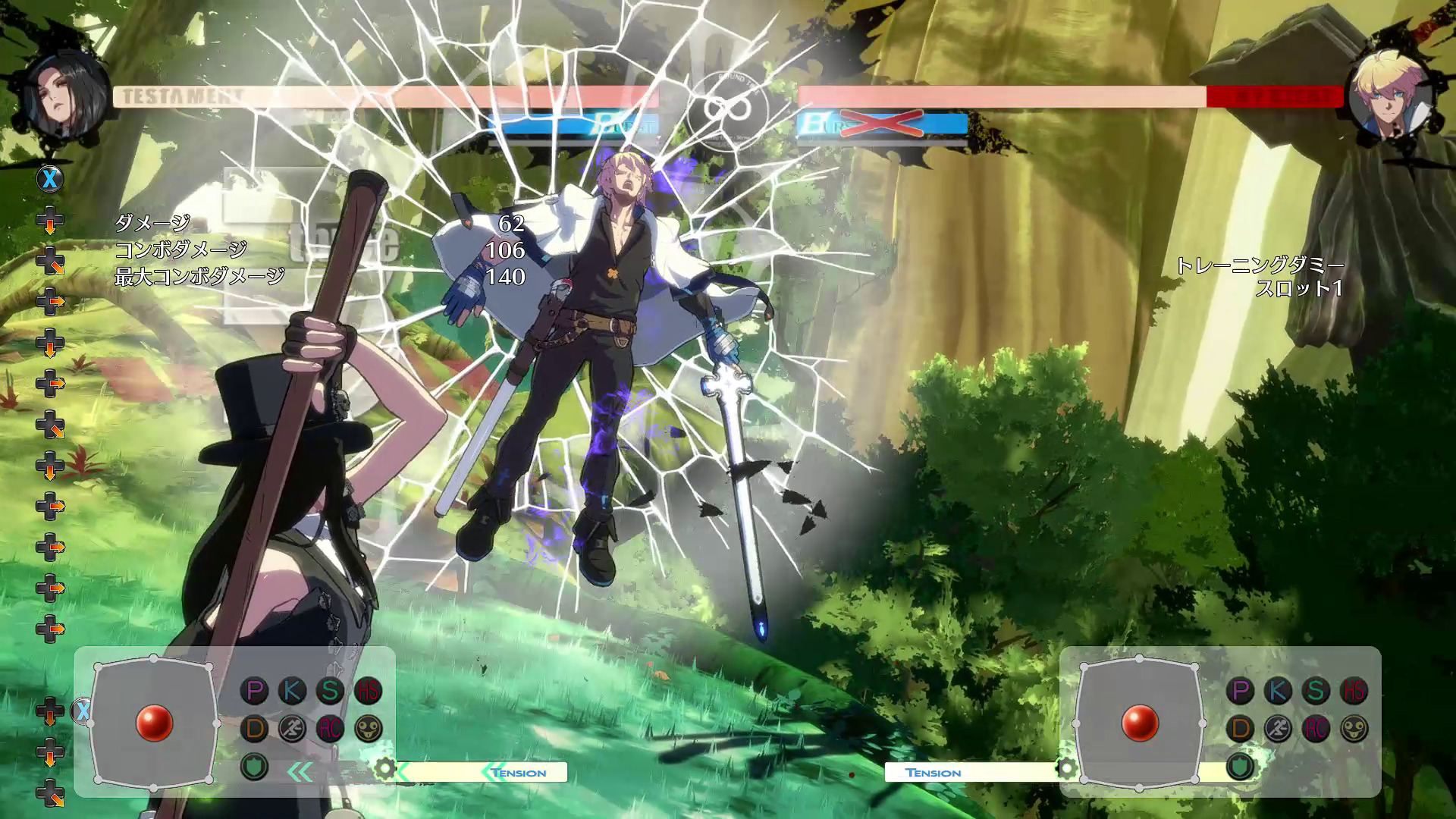Open the gear icon beside player 2's Tension gauge
The image size is (1456, 819).
tap(1067, 768)
